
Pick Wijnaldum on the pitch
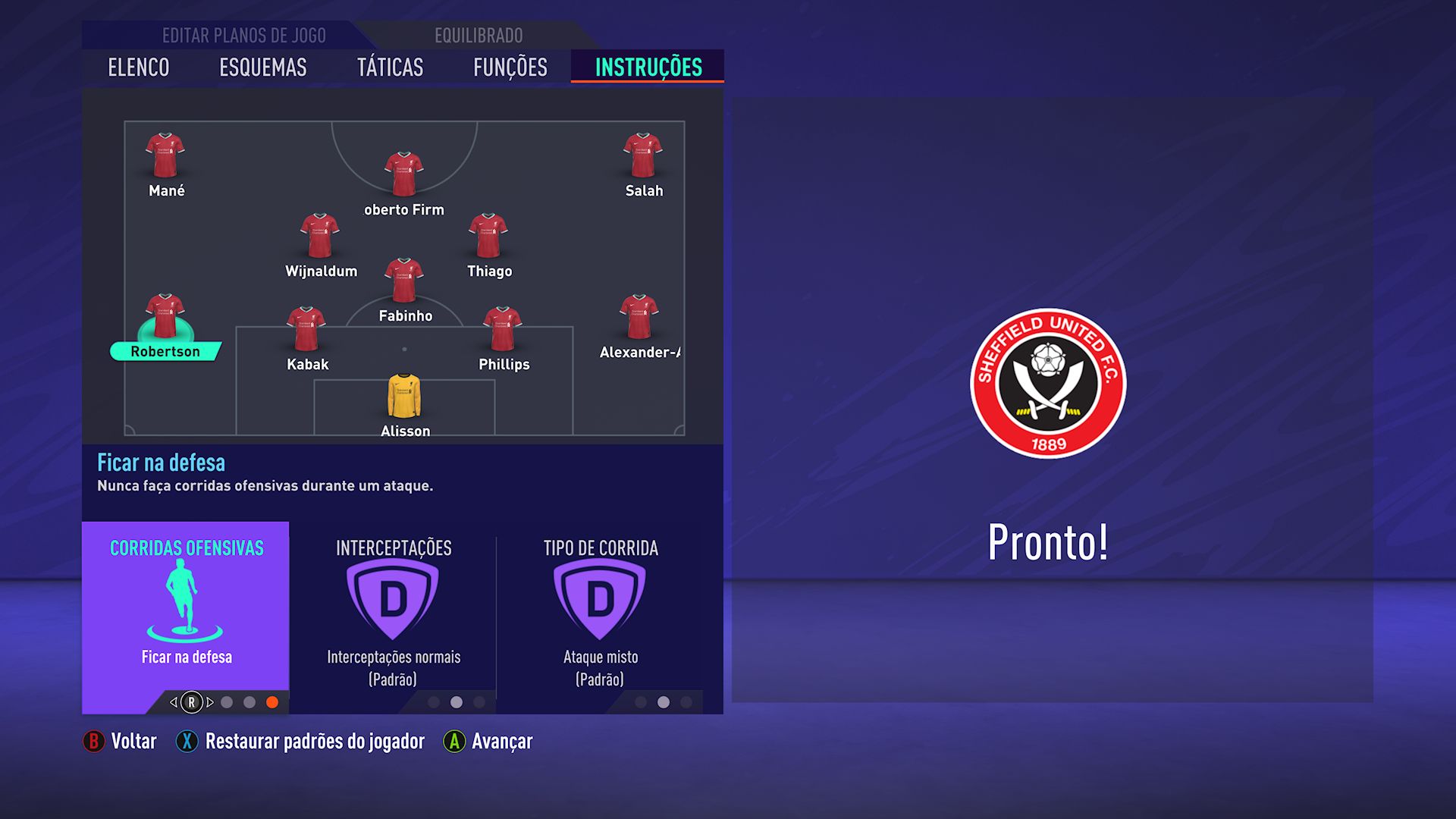pyautogui.click(x=320, y=236)
